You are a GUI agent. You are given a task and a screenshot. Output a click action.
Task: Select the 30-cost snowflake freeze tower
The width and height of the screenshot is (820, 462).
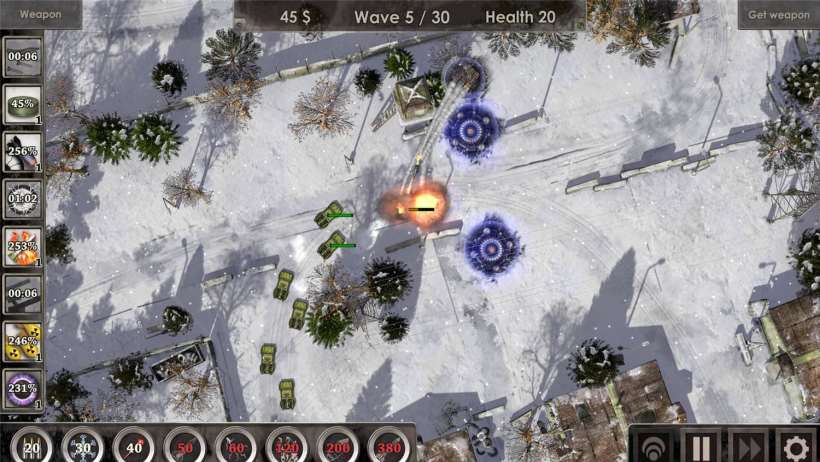(x=83, y=446)
